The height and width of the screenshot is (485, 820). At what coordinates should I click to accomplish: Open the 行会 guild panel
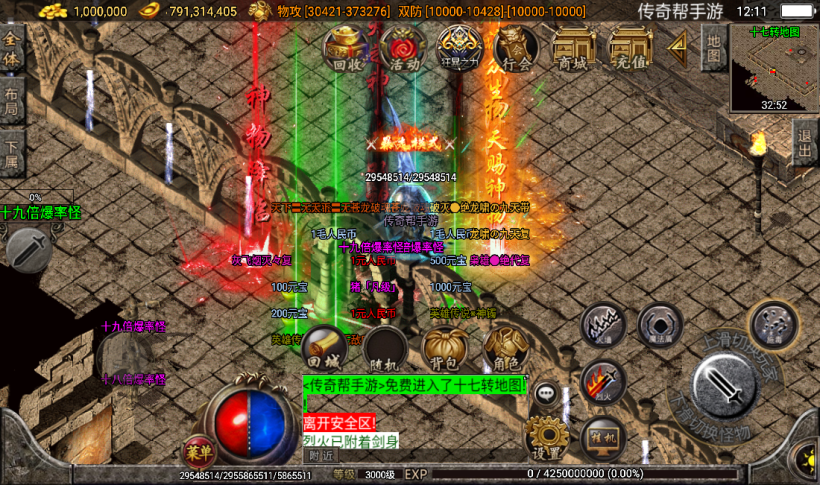tap(516, 47)
